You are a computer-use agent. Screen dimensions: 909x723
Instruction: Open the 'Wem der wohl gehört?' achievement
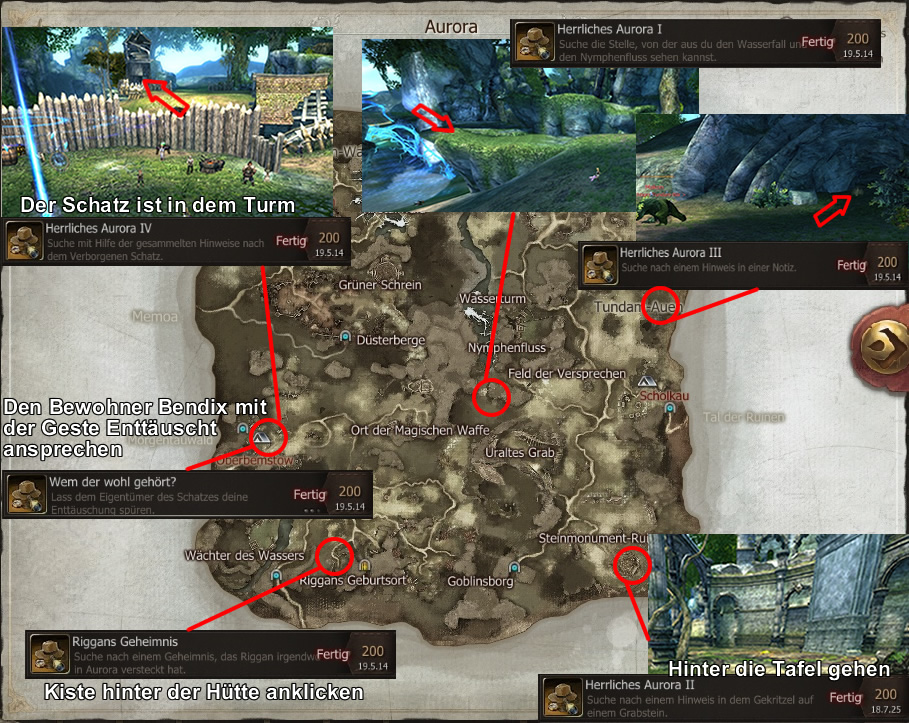(187, 495)
